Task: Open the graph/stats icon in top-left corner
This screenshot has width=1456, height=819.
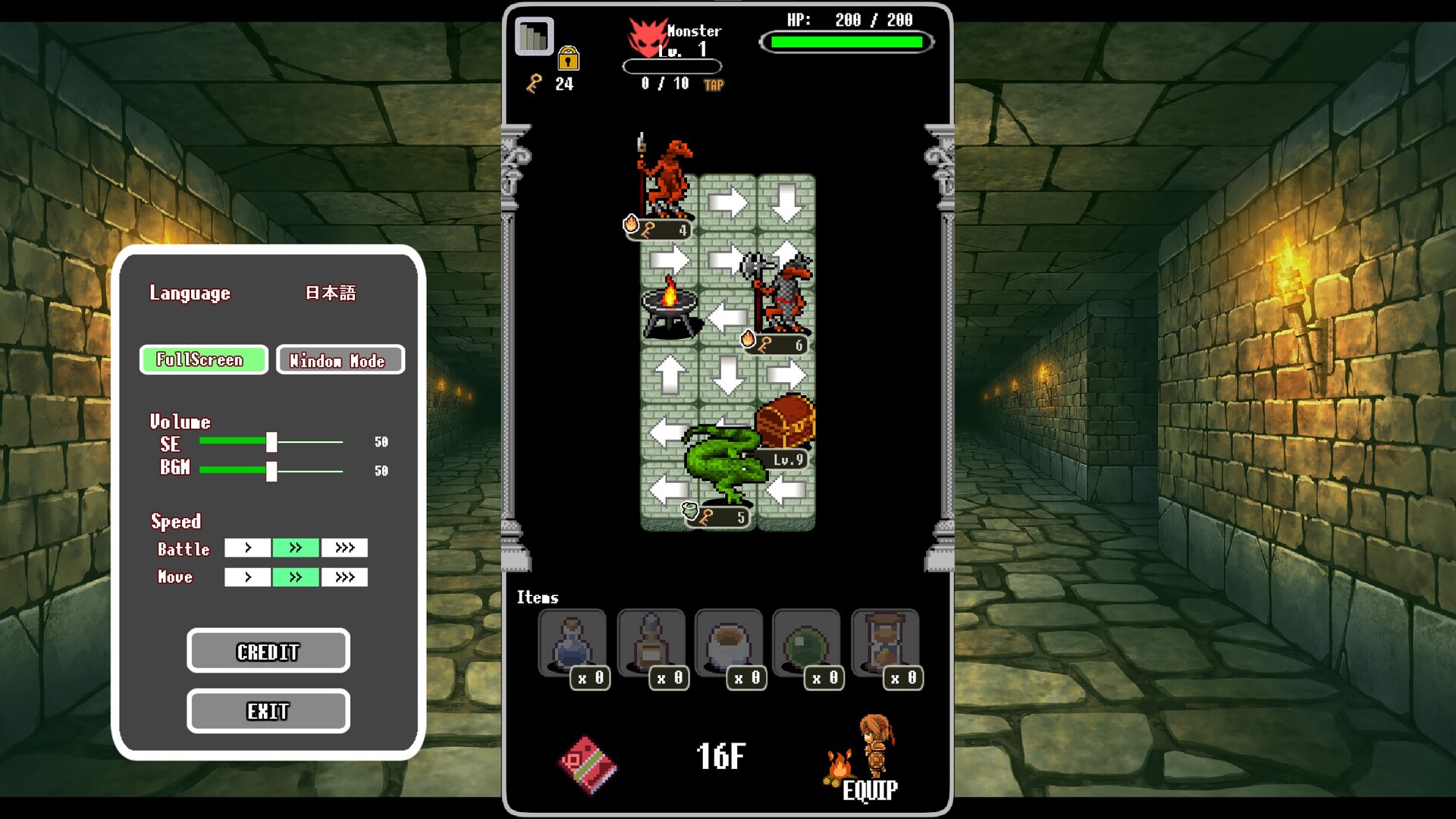Action: coord(533,35)
